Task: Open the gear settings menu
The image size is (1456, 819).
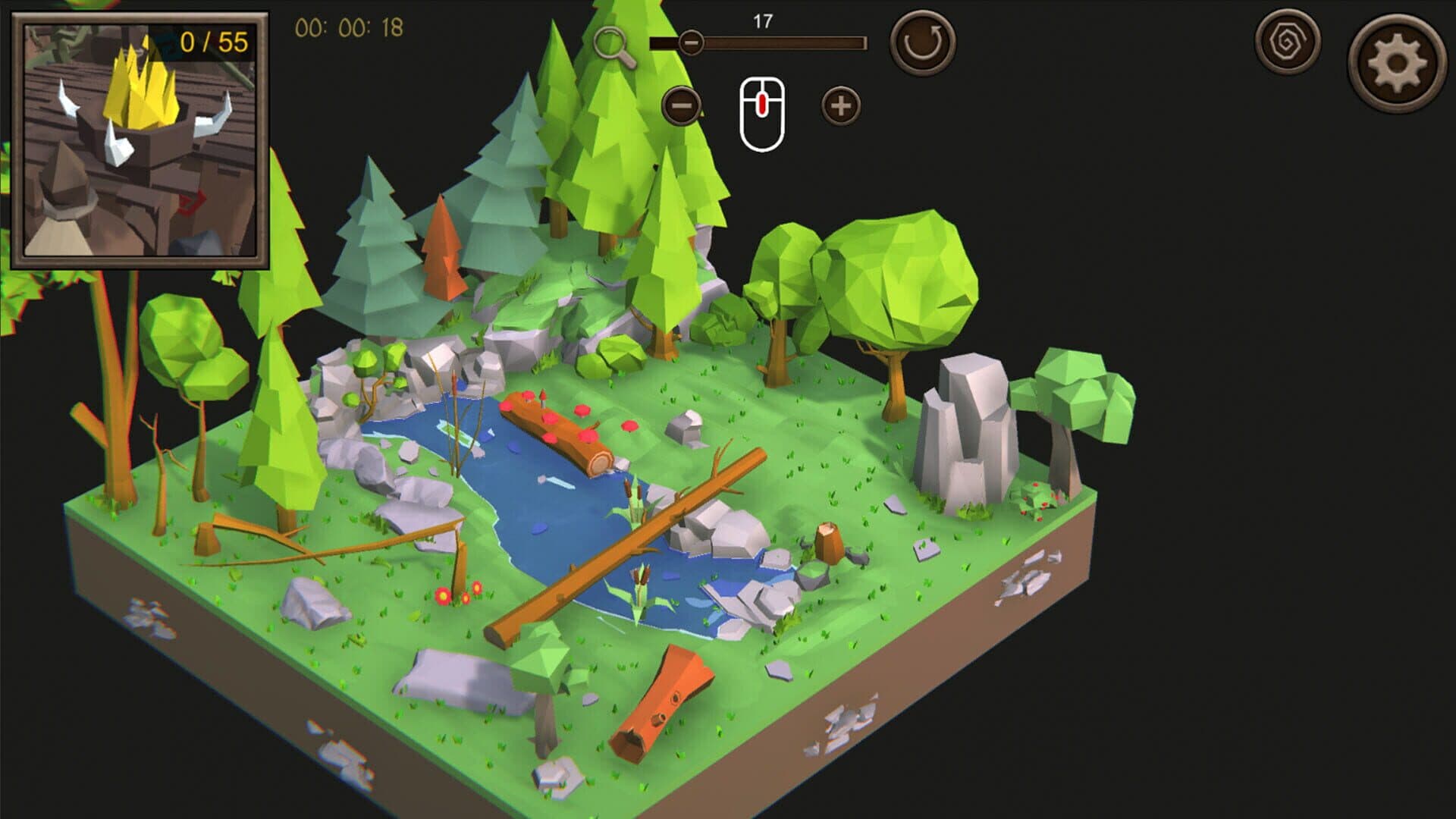Action: (1396, 64)
